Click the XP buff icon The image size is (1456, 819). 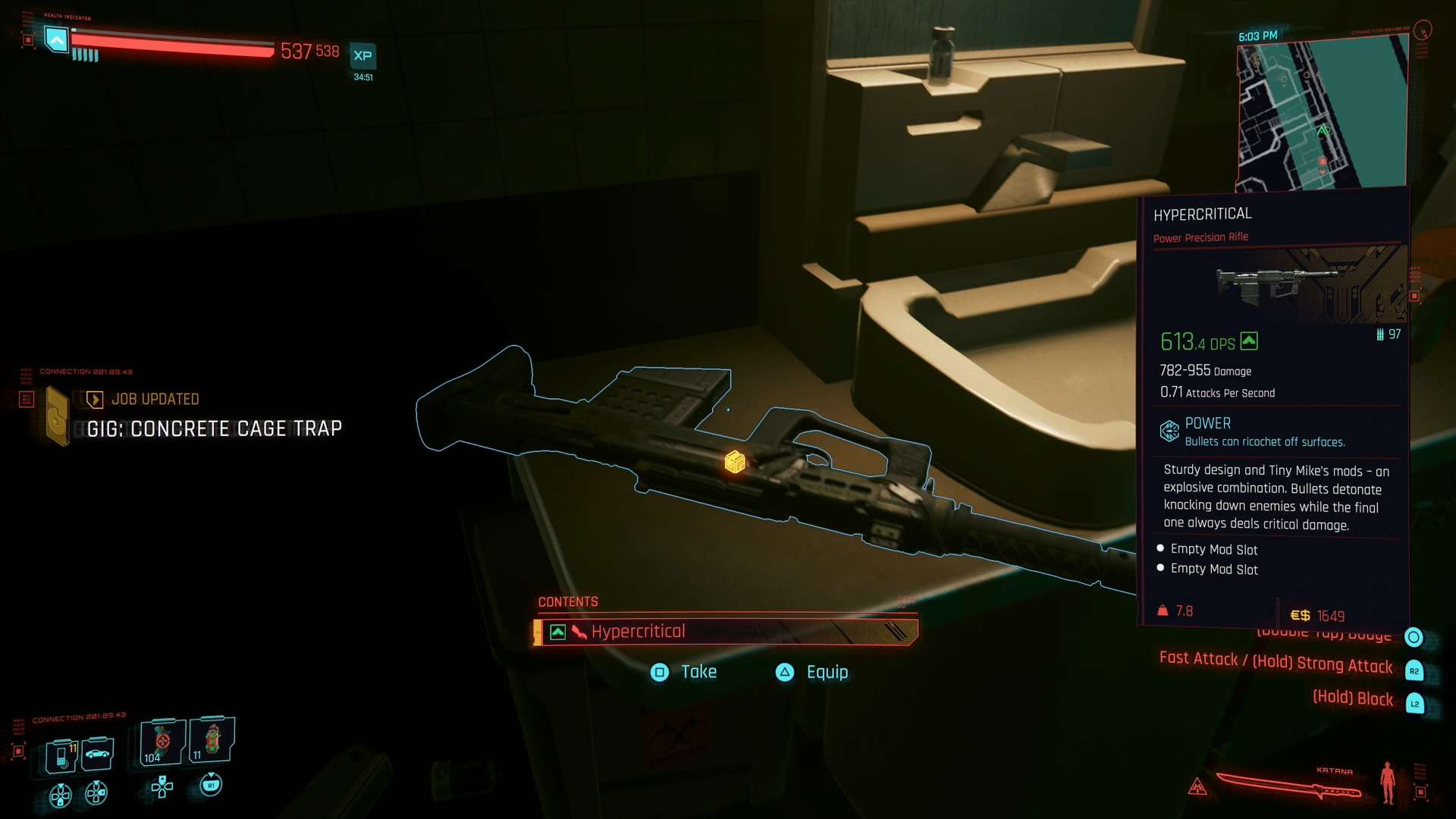click(x=362, y=56)
